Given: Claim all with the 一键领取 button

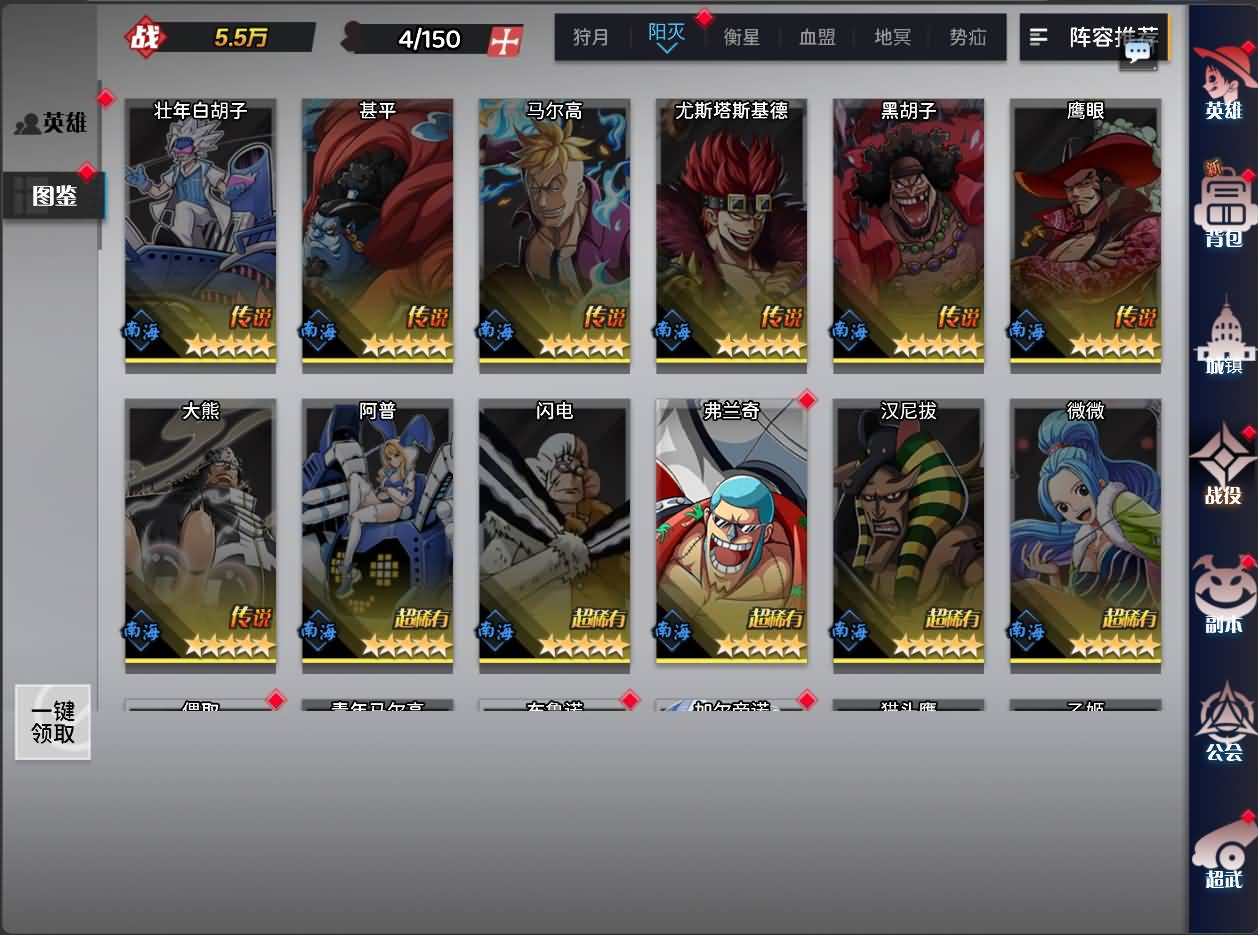Looking at the screenshot, I should tap(53, 722).
